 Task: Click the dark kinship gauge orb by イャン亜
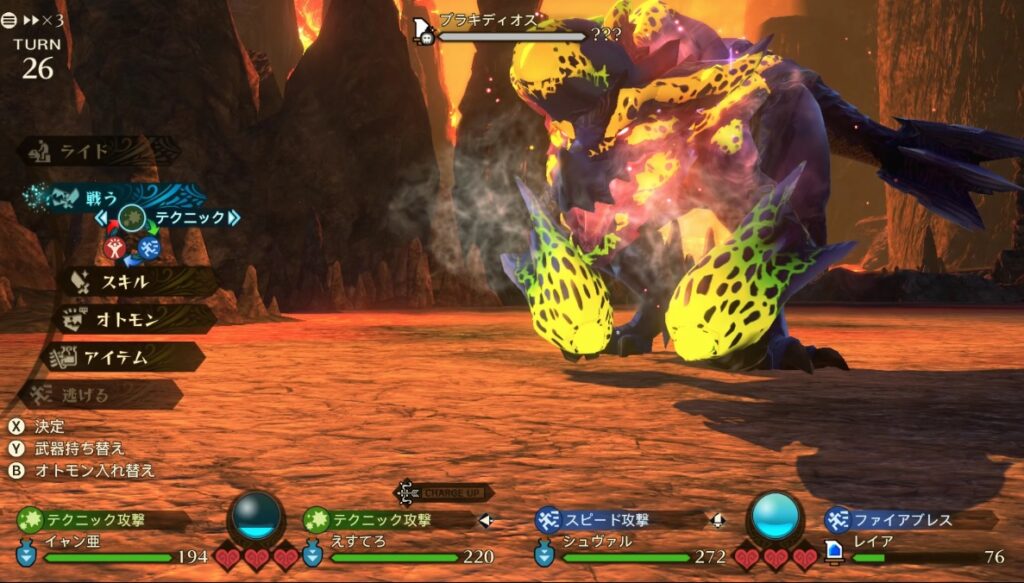tap(256, 516)
